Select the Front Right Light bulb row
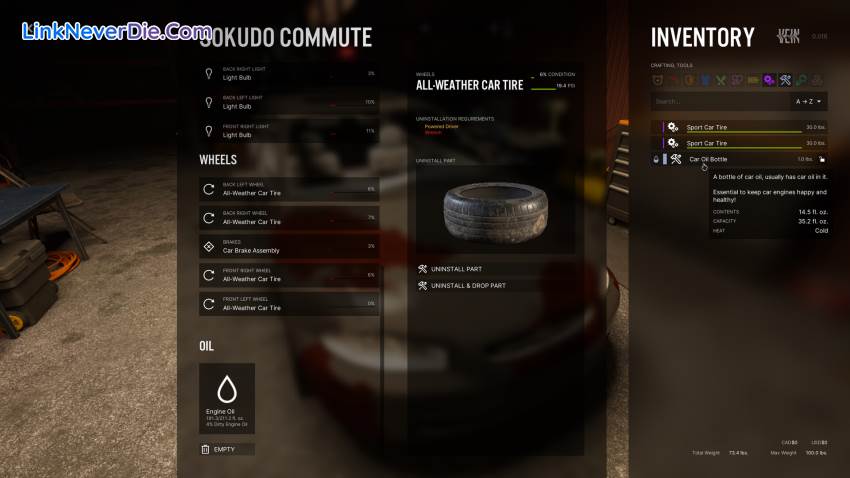This screenshot has height=478, width=850. click(x=289, y=130)
